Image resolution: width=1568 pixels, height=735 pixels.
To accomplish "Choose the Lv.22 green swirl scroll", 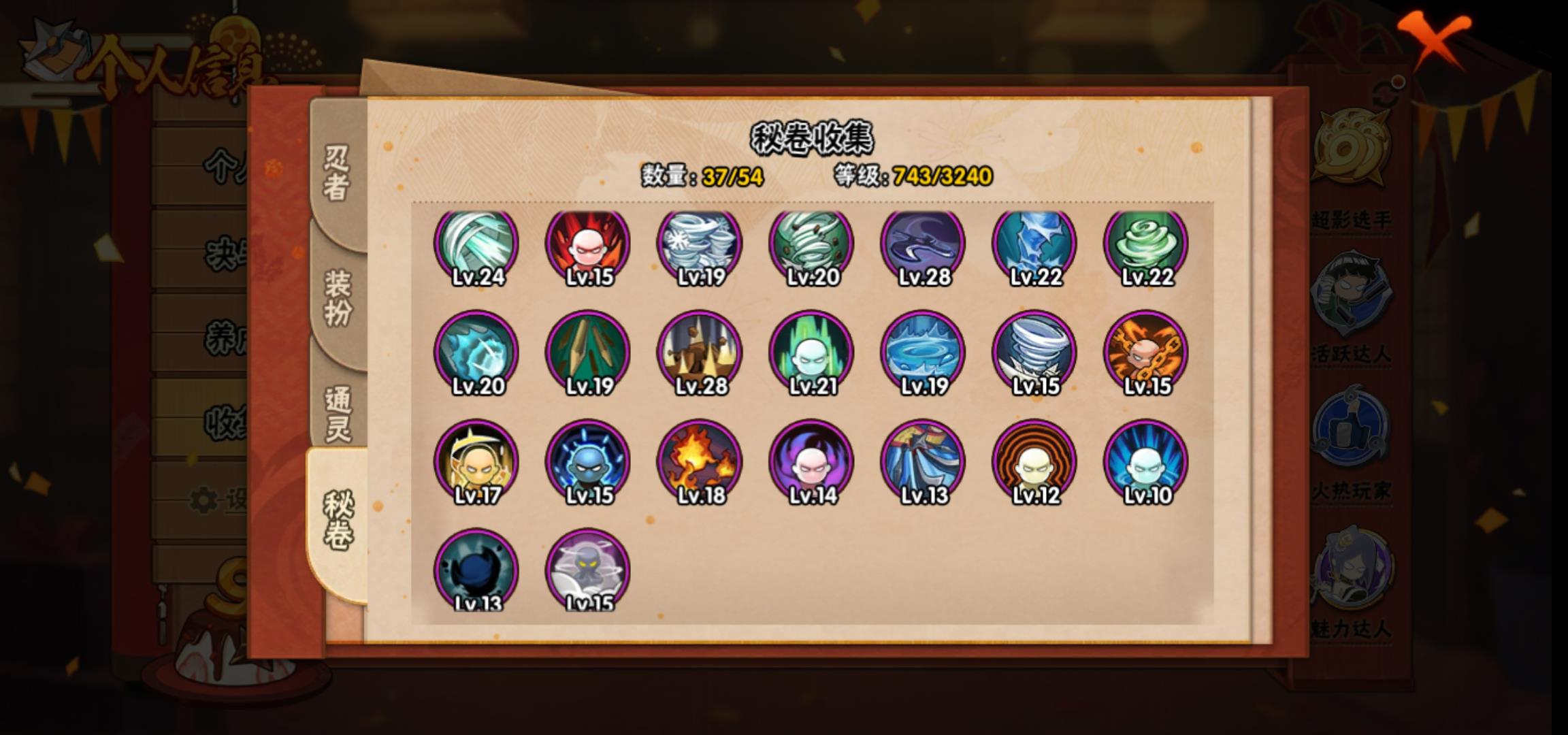I will pos(1146,246).
